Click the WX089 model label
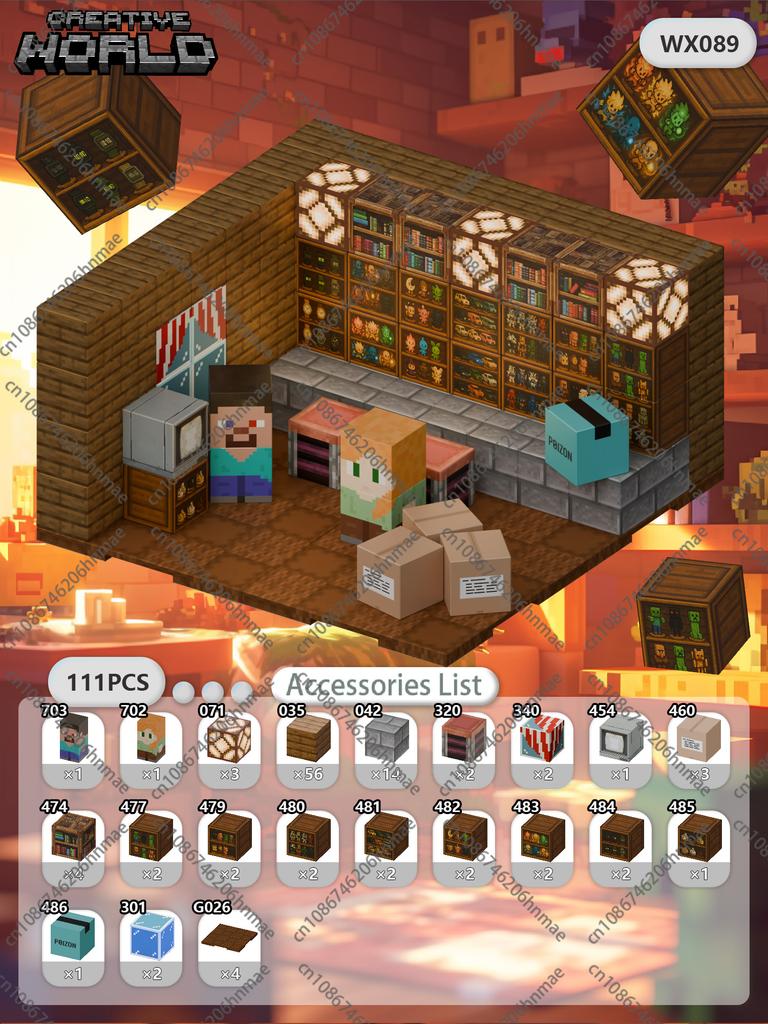Viewport: 768px width, 1024px height. pos(699,44)
